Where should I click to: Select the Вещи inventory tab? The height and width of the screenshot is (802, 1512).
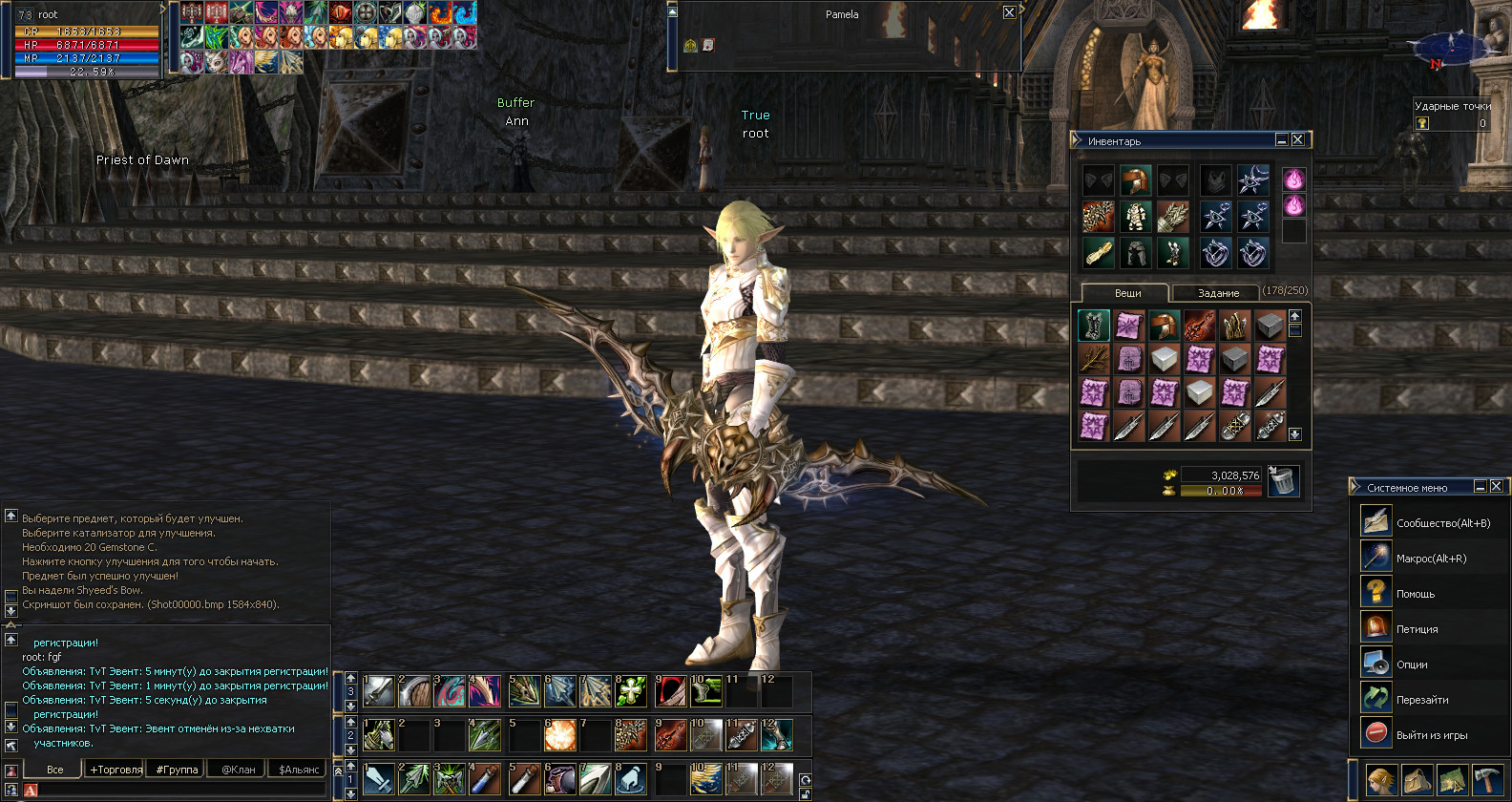click(1127, 293)
